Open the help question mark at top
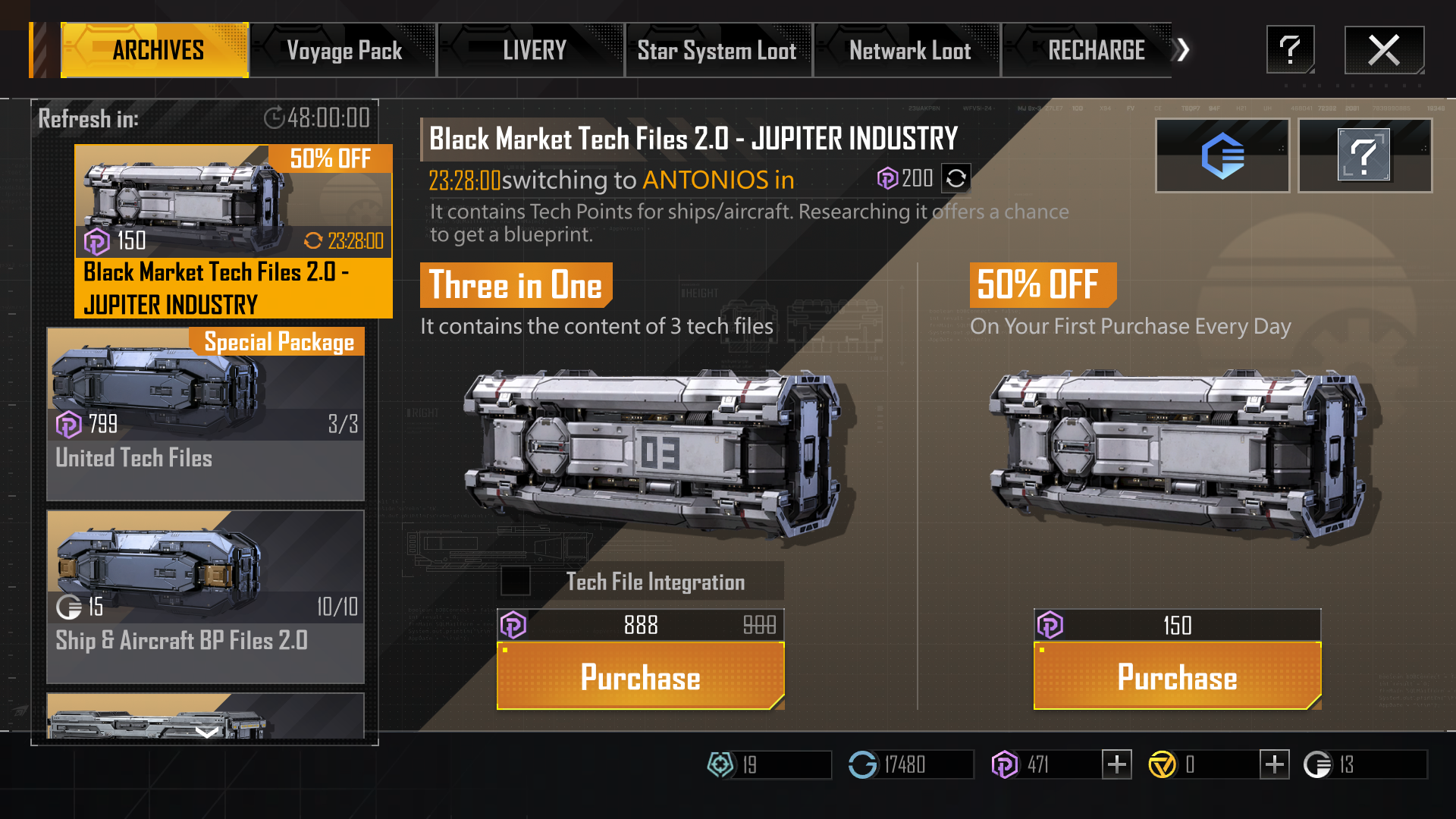1456x819 pixels. tap(1290, 50)
